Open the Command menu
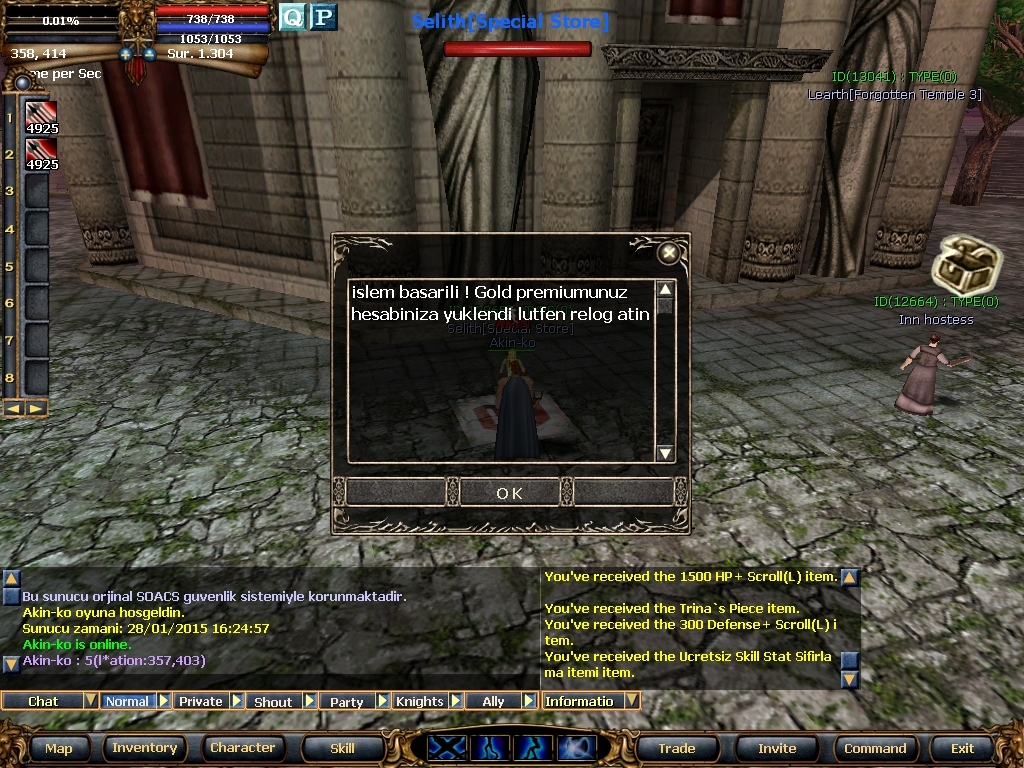 [875, 748]
